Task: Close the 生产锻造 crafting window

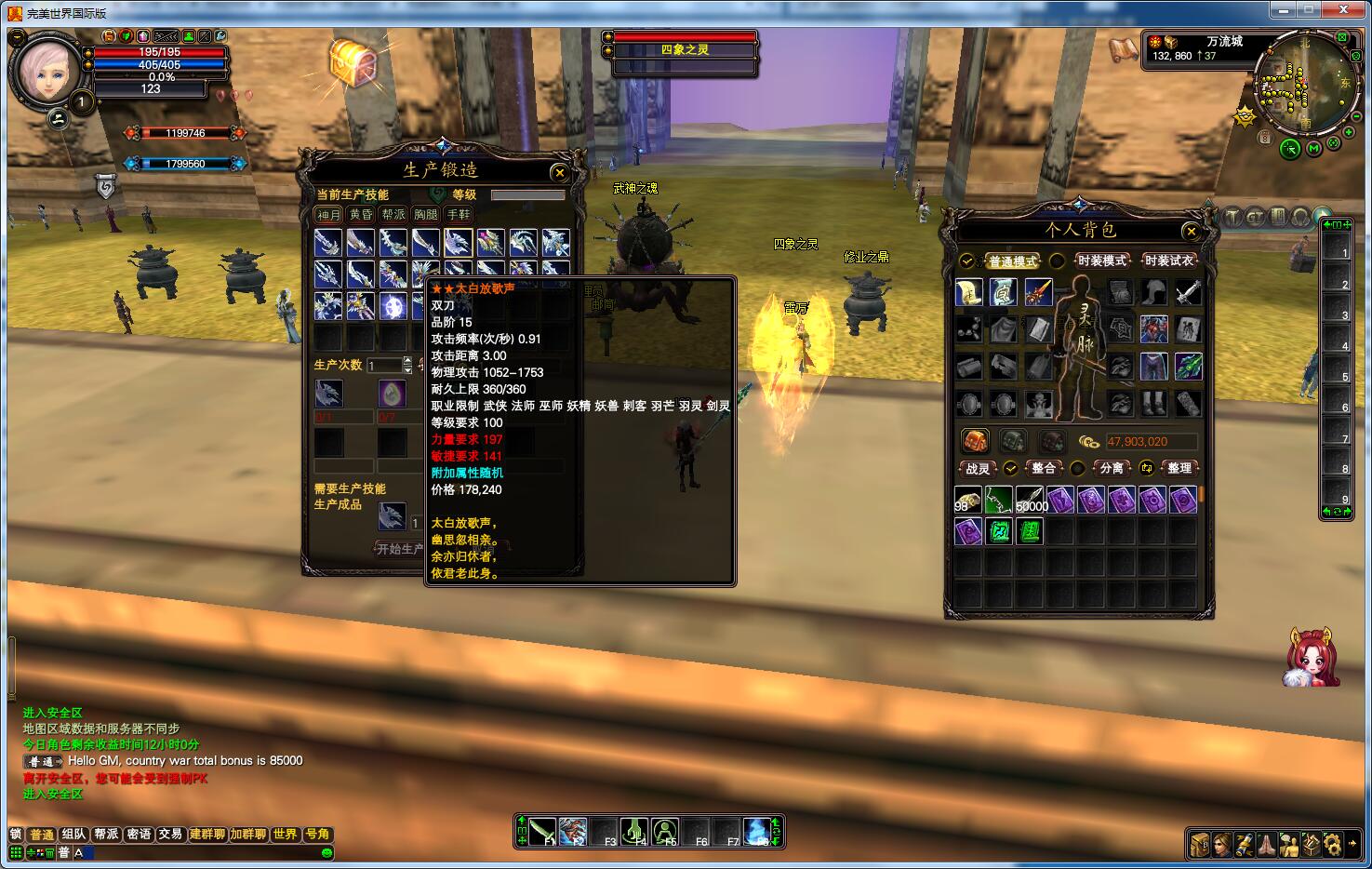Action: [559, 172]
